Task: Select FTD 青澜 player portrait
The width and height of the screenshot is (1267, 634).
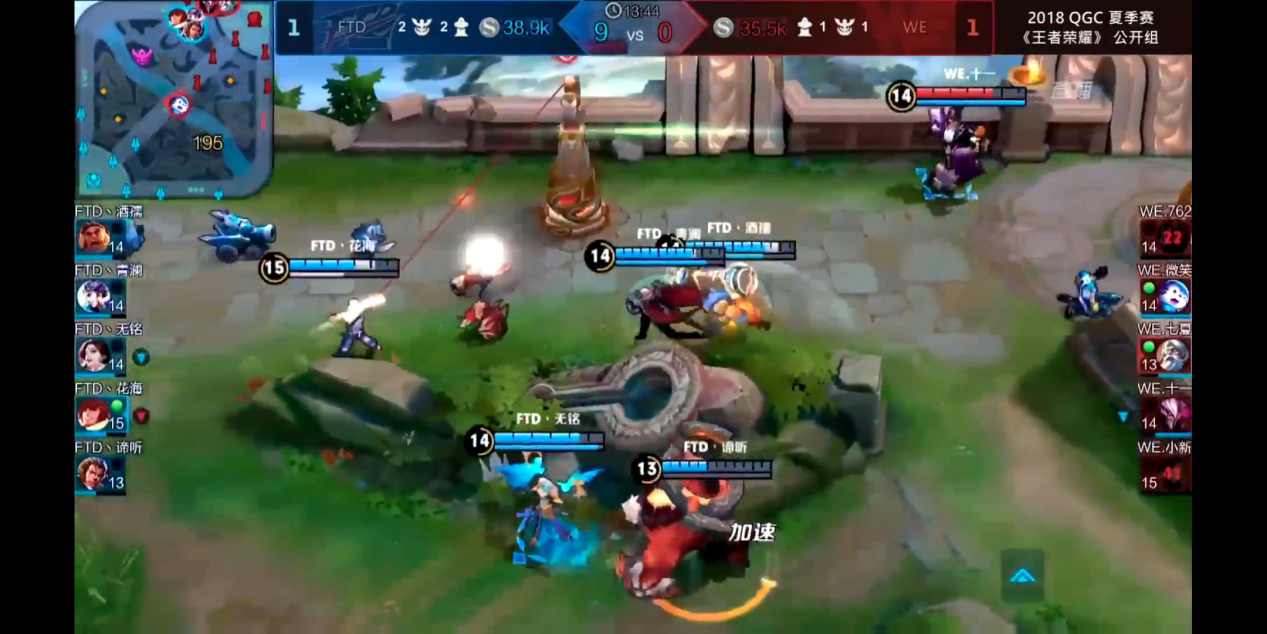Action: point(93,296)
